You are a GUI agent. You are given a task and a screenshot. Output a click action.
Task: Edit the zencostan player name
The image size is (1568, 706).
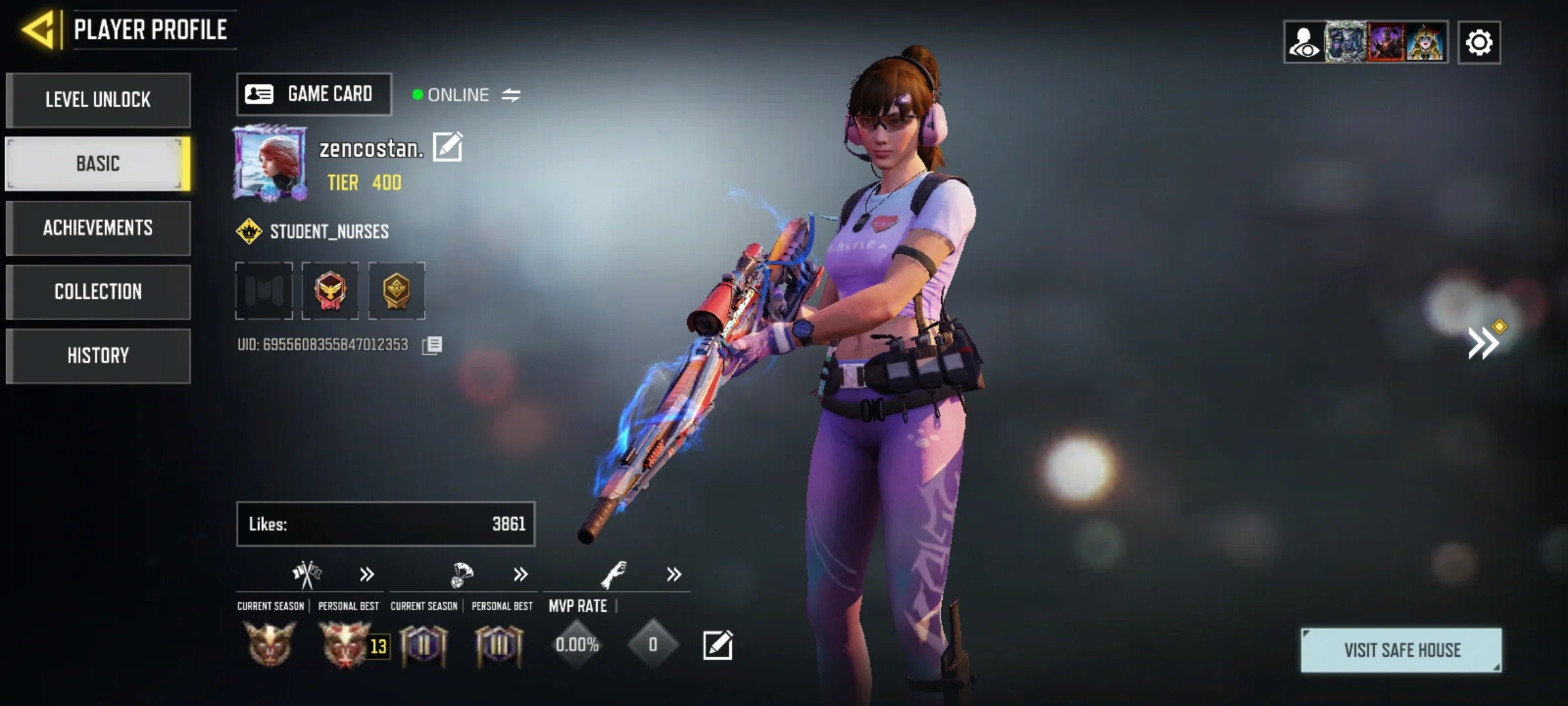click(448, 147)
